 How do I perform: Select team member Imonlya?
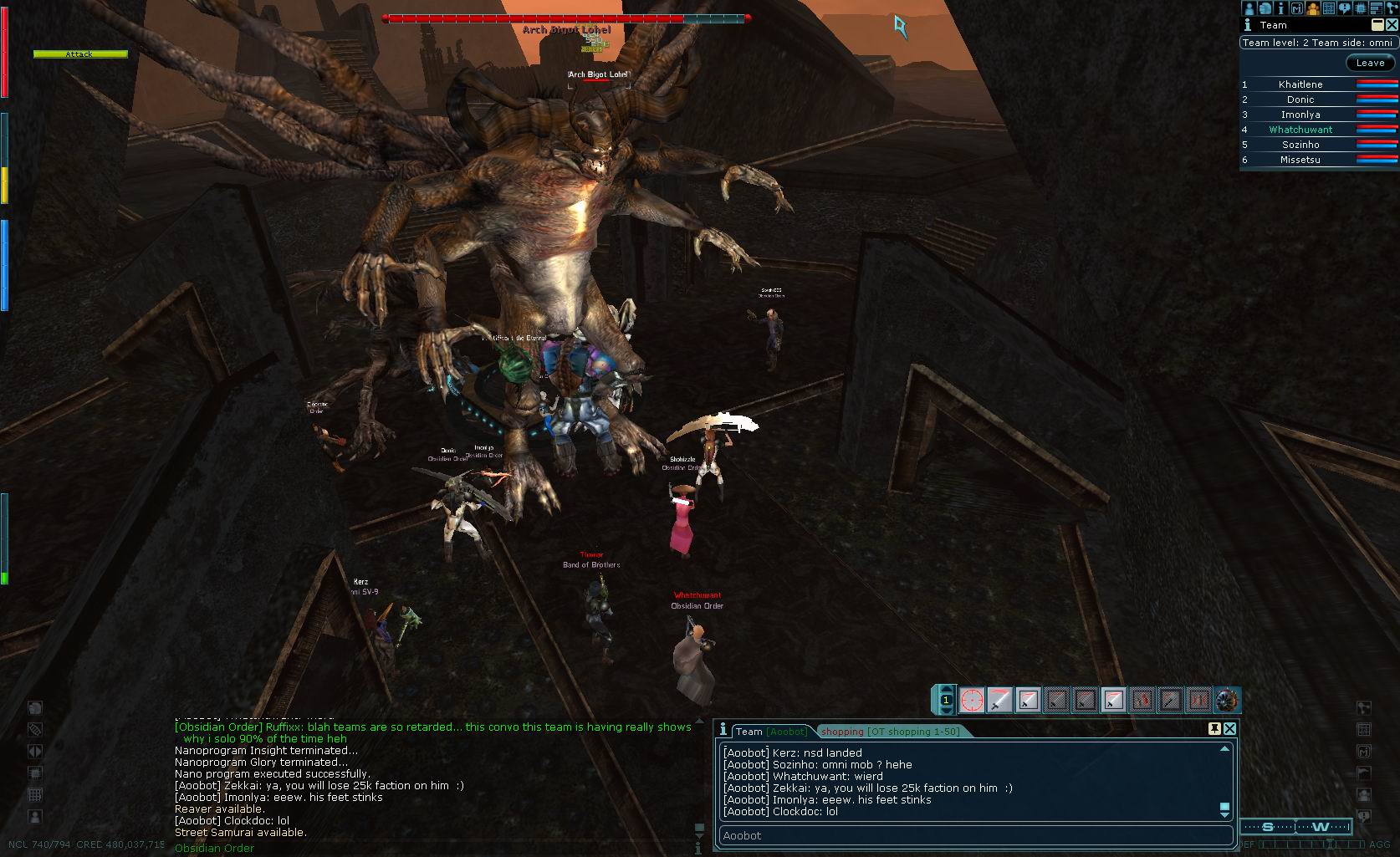[1300, 115]
